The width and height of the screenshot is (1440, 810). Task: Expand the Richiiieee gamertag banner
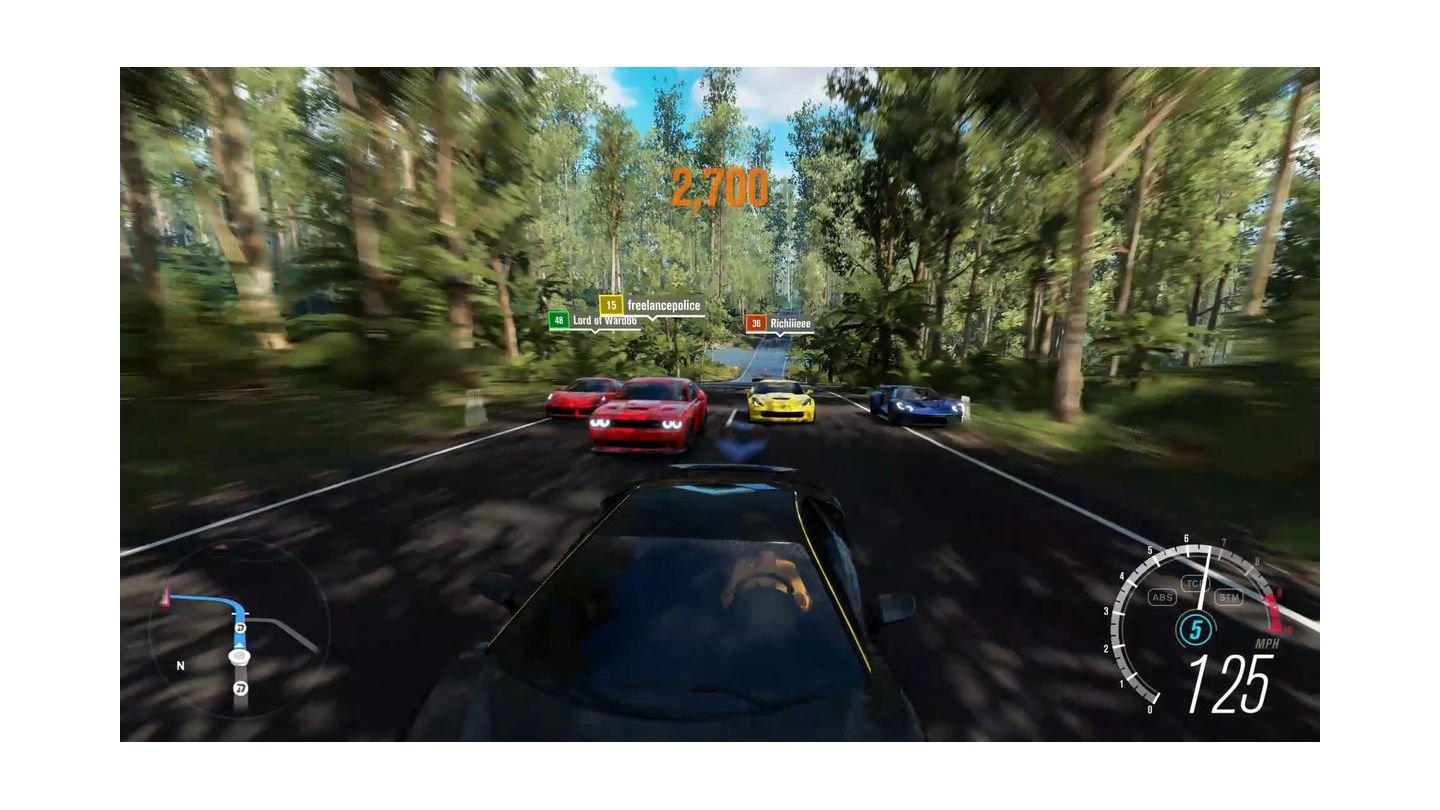coord(789,323)
